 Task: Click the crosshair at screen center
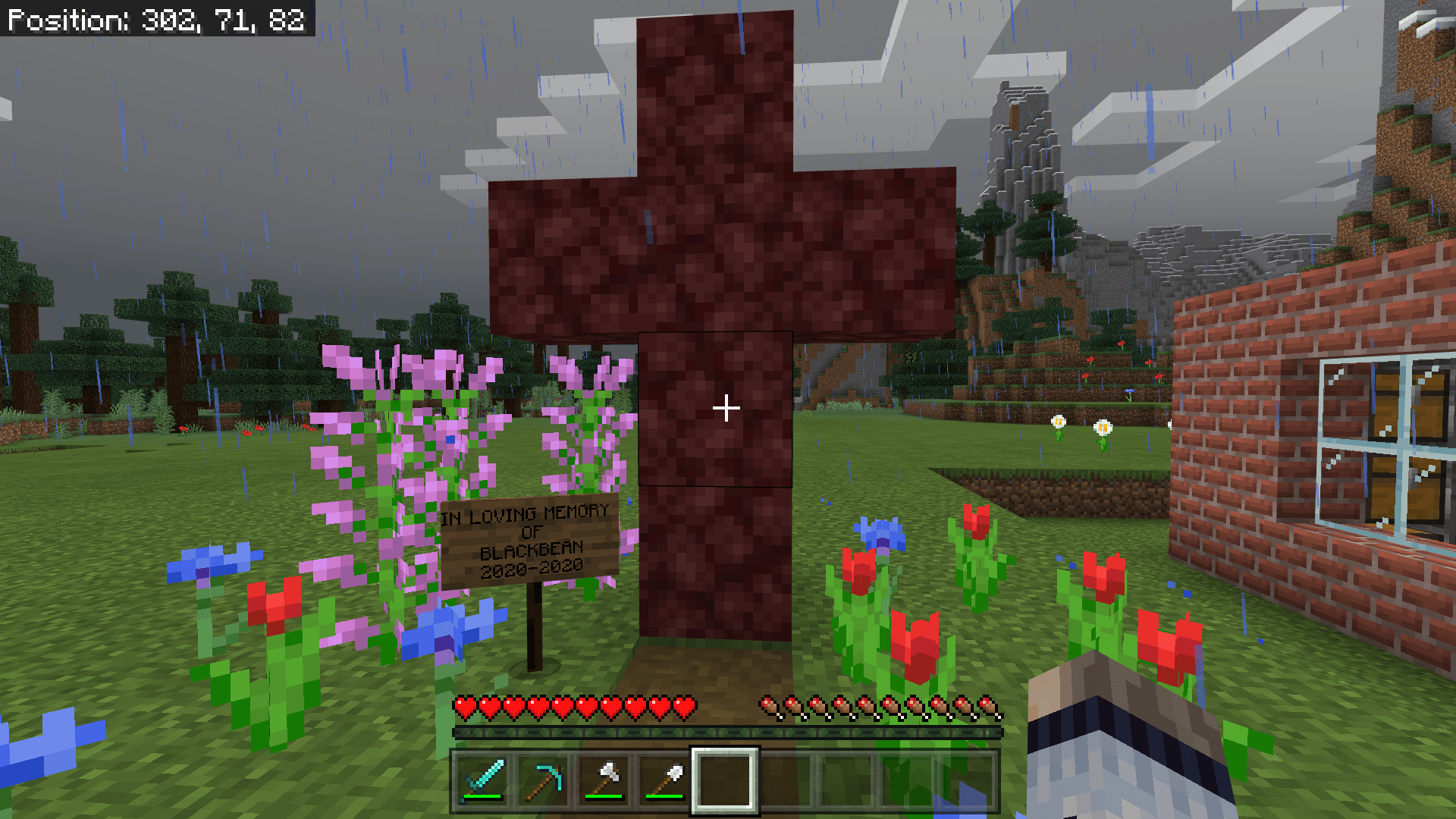pyautogui.click(x=726, y=408)
